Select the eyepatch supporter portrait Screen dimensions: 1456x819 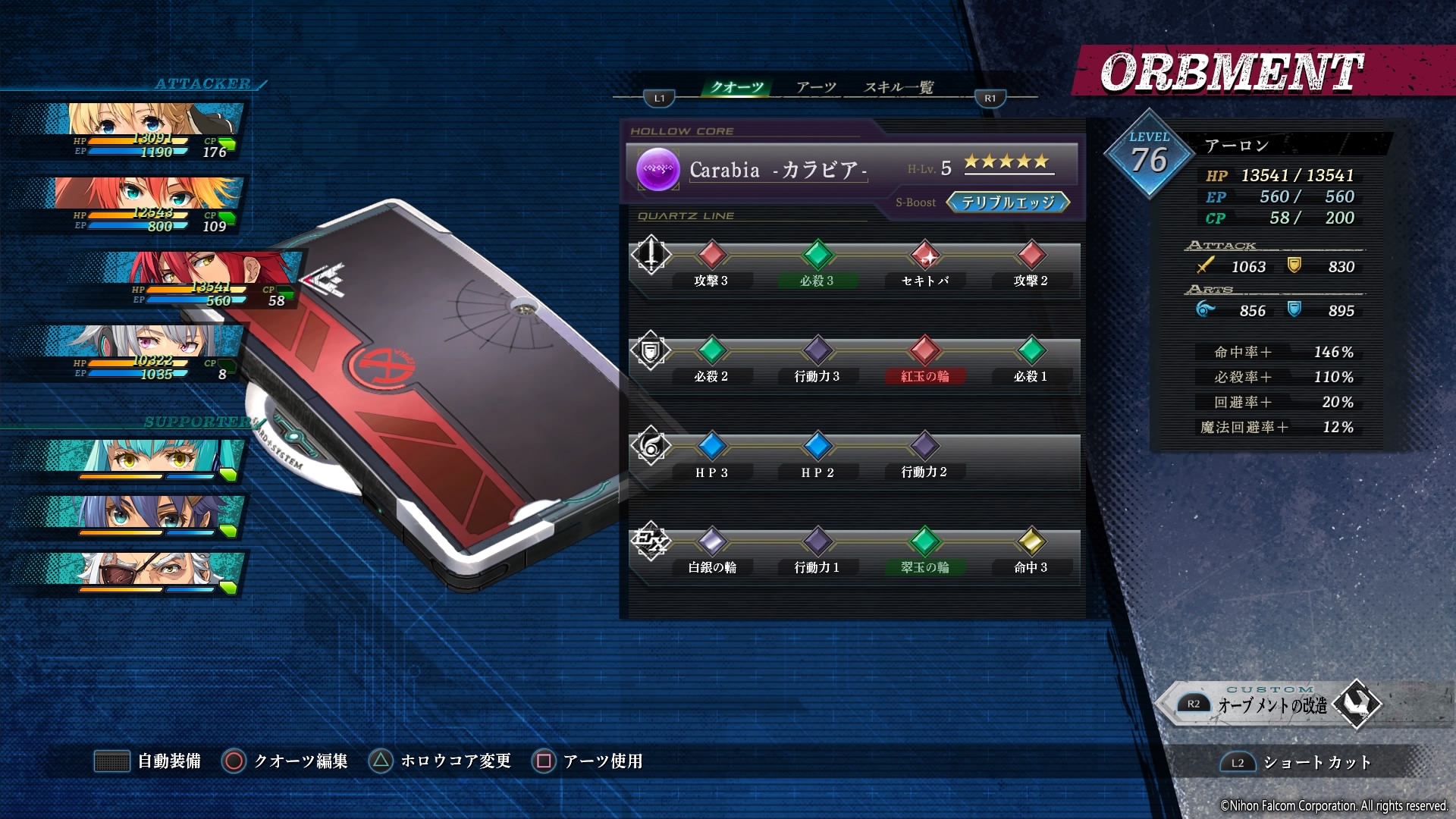point(144,573)
